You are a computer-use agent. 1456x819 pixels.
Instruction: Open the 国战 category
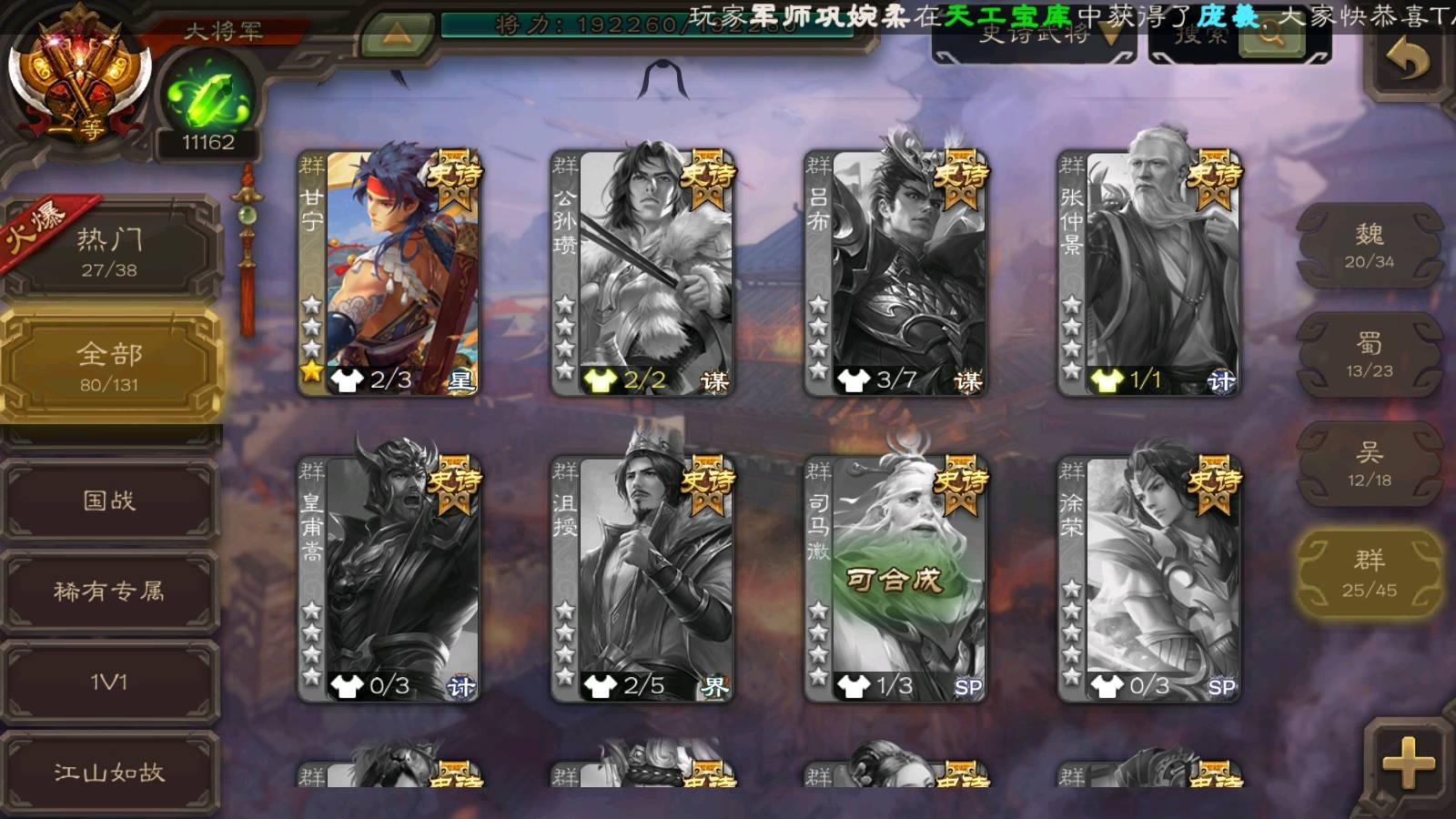(109, 500)
